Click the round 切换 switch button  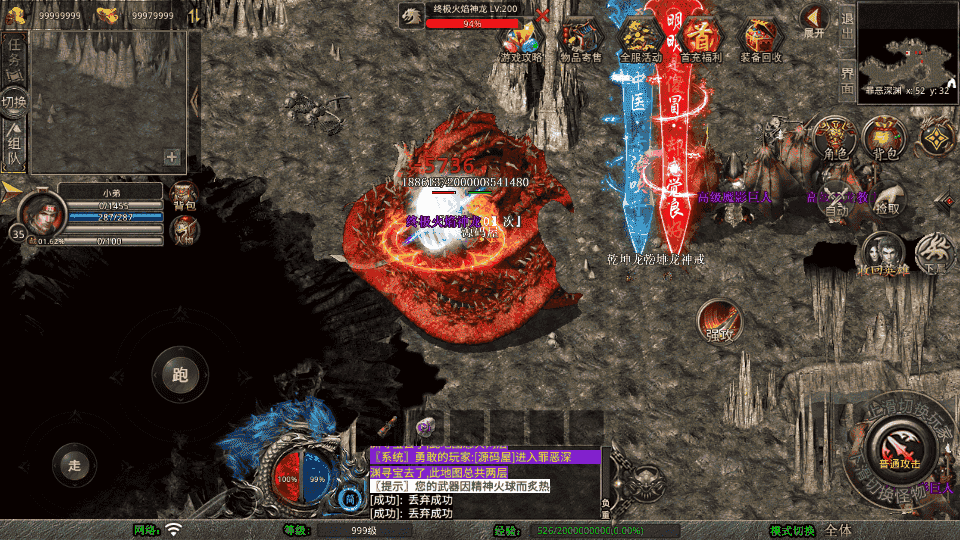point(14,102)
